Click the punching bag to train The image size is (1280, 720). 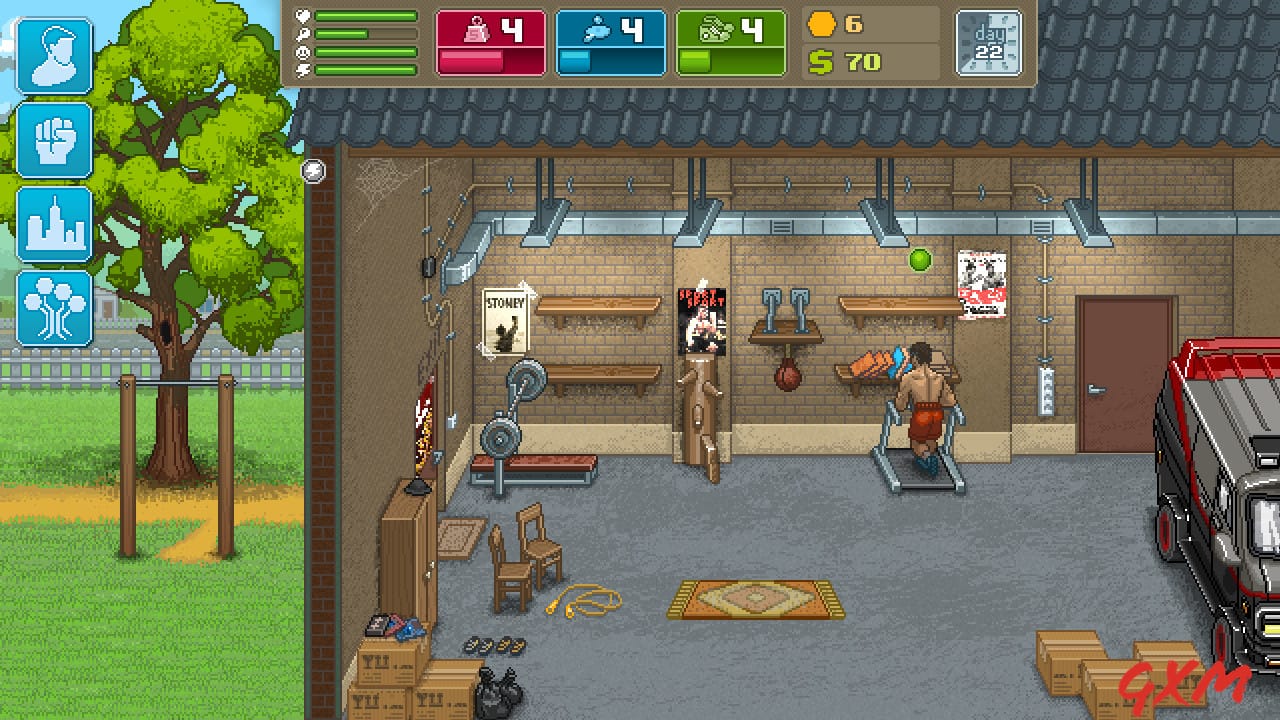coord(789,375)
